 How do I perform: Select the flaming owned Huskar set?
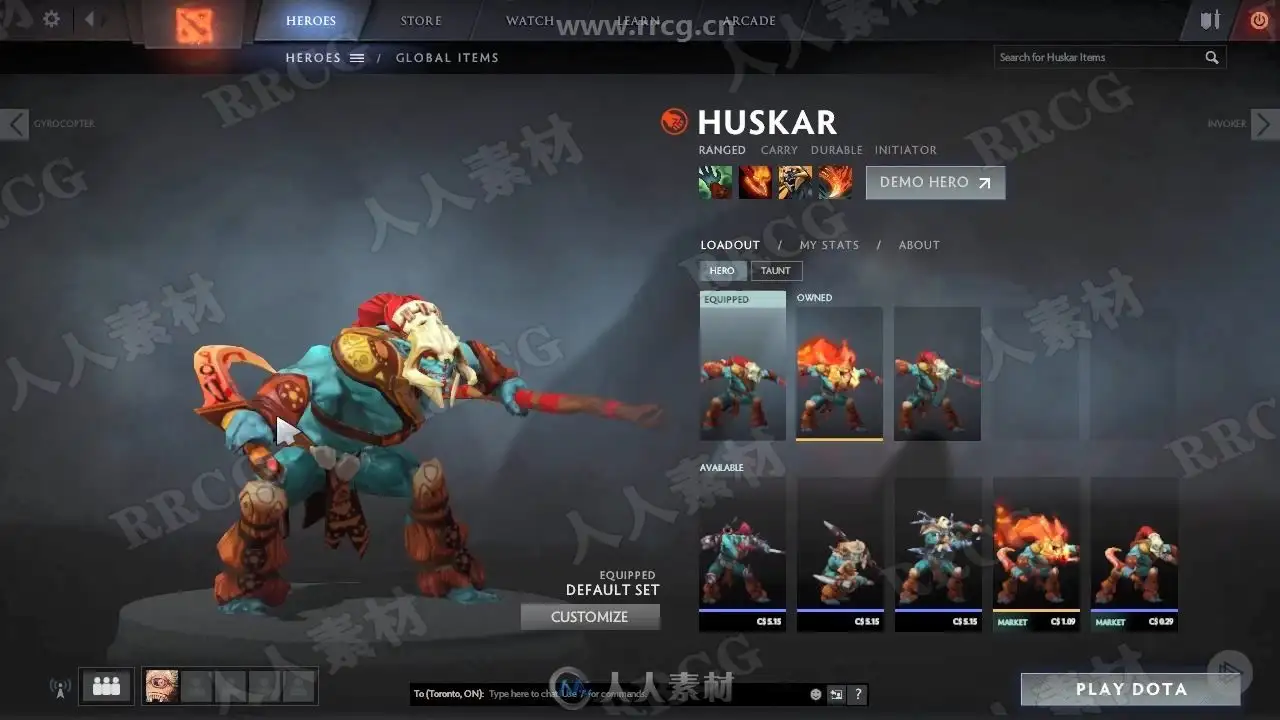click(x=839, y=373)
